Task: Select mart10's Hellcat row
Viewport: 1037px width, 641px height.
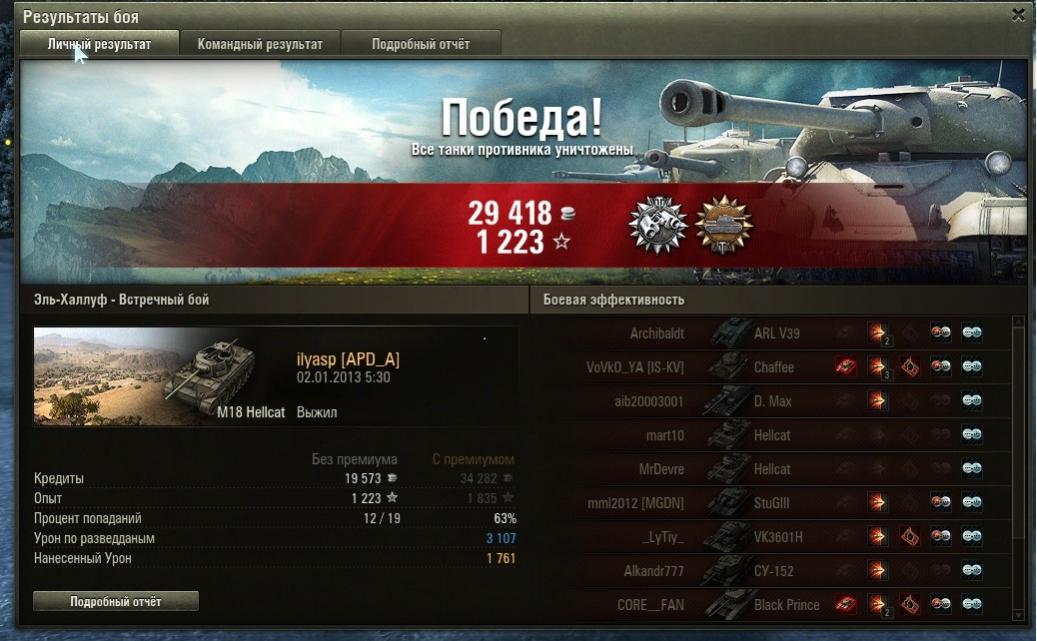Action: [770, 435]
